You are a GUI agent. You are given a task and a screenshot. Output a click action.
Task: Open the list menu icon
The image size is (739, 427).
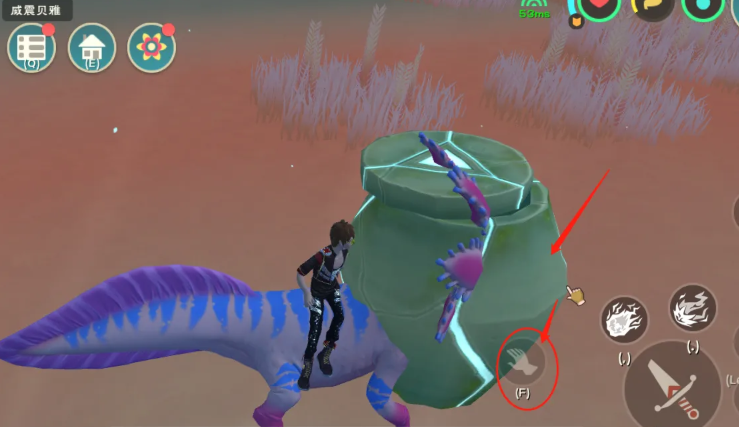tap(31, 48)
